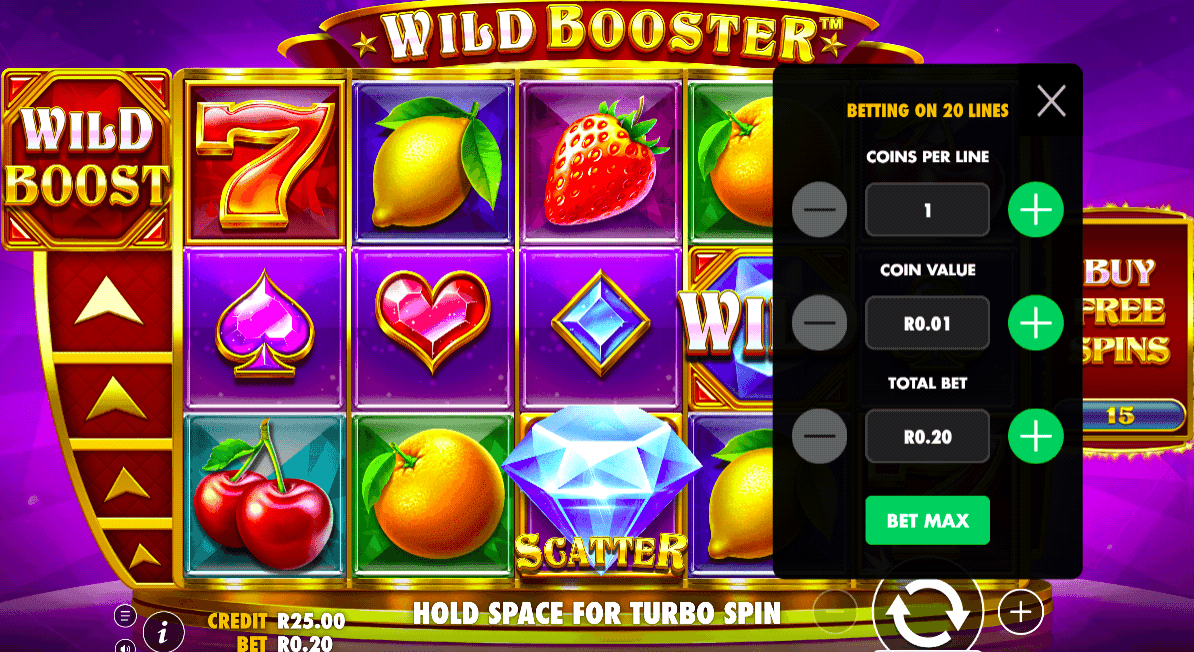Open the hamburger menu icon

point(125,615)
